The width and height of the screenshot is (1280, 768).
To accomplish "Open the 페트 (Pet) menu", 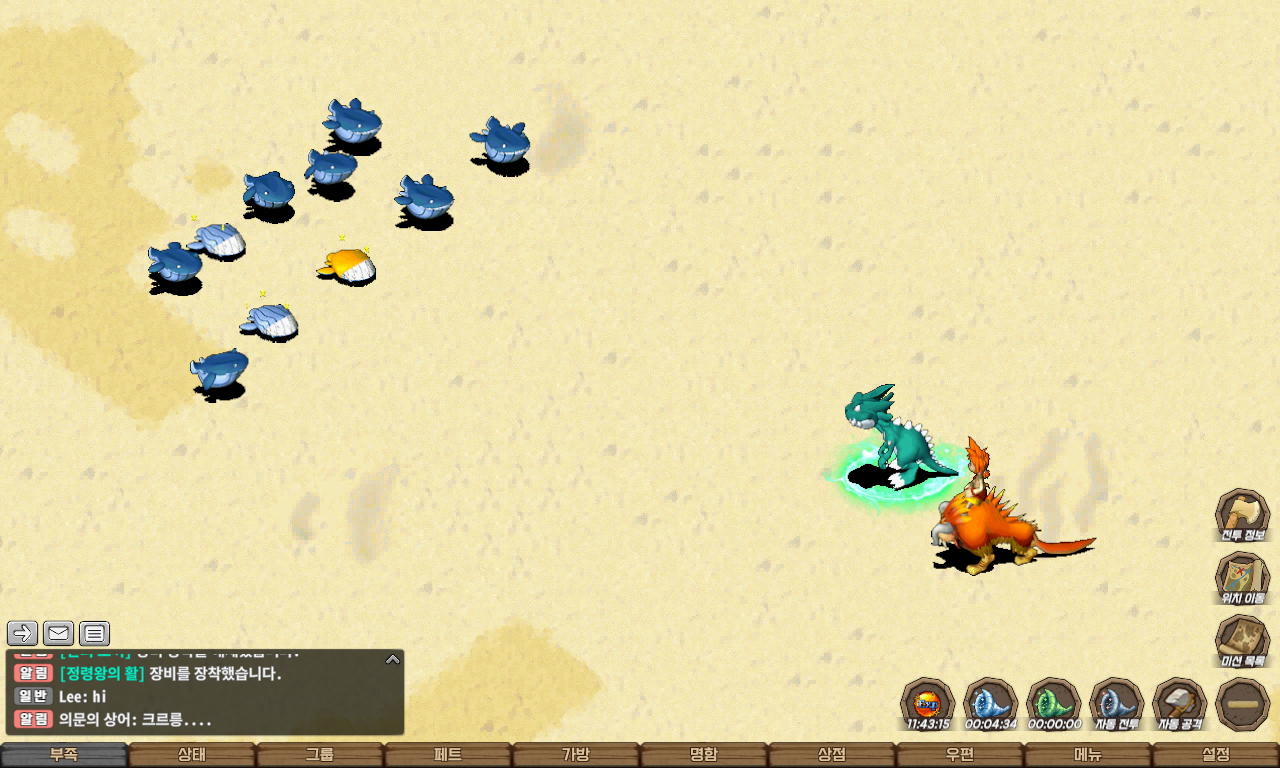I will [448, 755].
